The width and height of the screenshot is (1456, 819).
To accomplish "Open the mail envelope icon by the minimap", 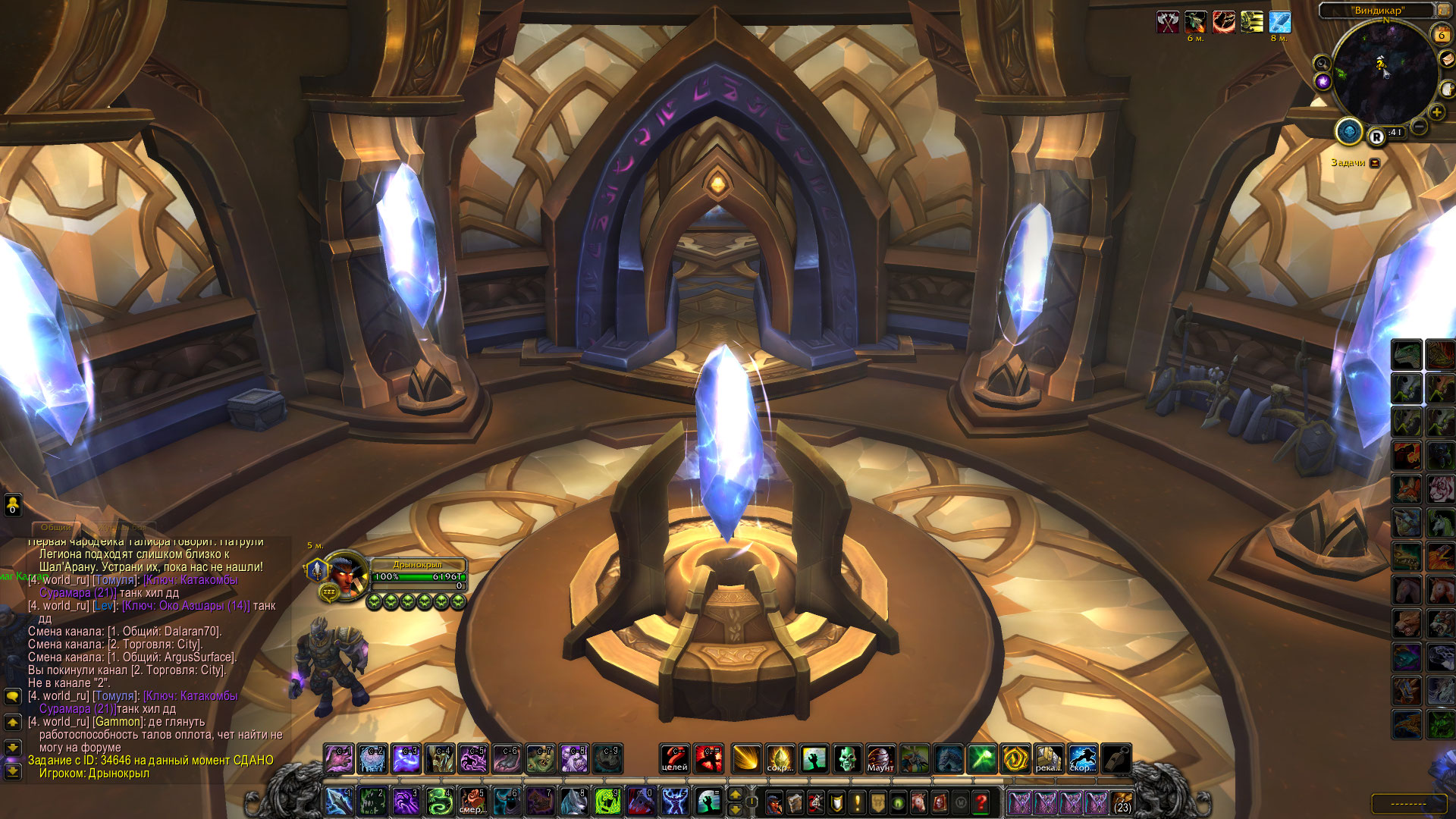I will (x=1447, y=59).
